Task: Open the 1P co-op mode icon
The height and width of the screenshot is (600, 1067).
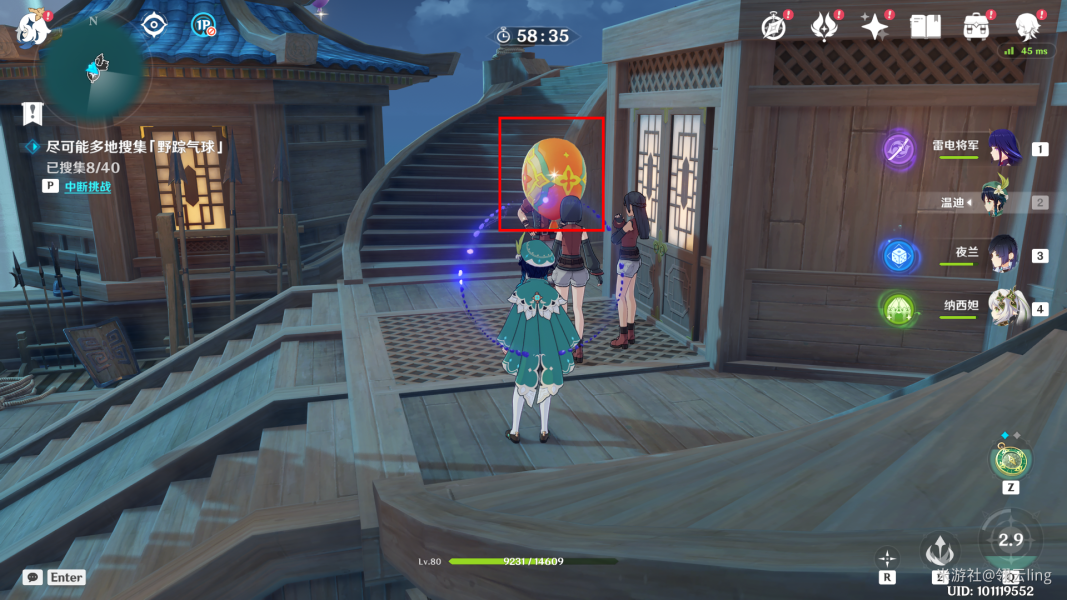Action: [203, 25]
